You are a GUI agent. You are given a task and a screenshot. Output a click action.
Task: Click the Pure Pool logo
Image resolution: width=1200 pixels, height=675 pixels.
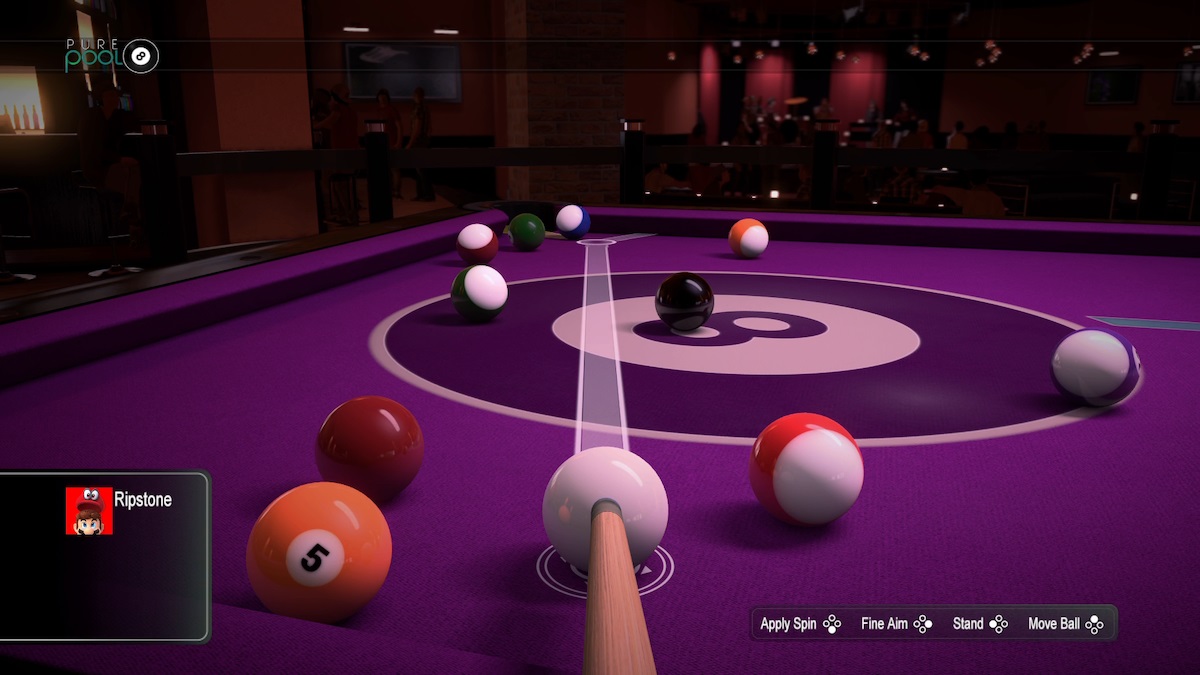coord(112,56)
